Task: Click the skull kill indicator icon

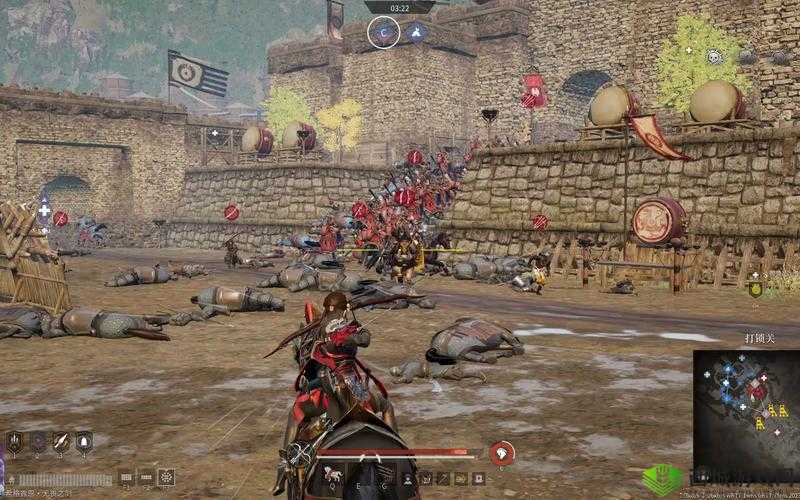Action: click(x=713, y=57)
